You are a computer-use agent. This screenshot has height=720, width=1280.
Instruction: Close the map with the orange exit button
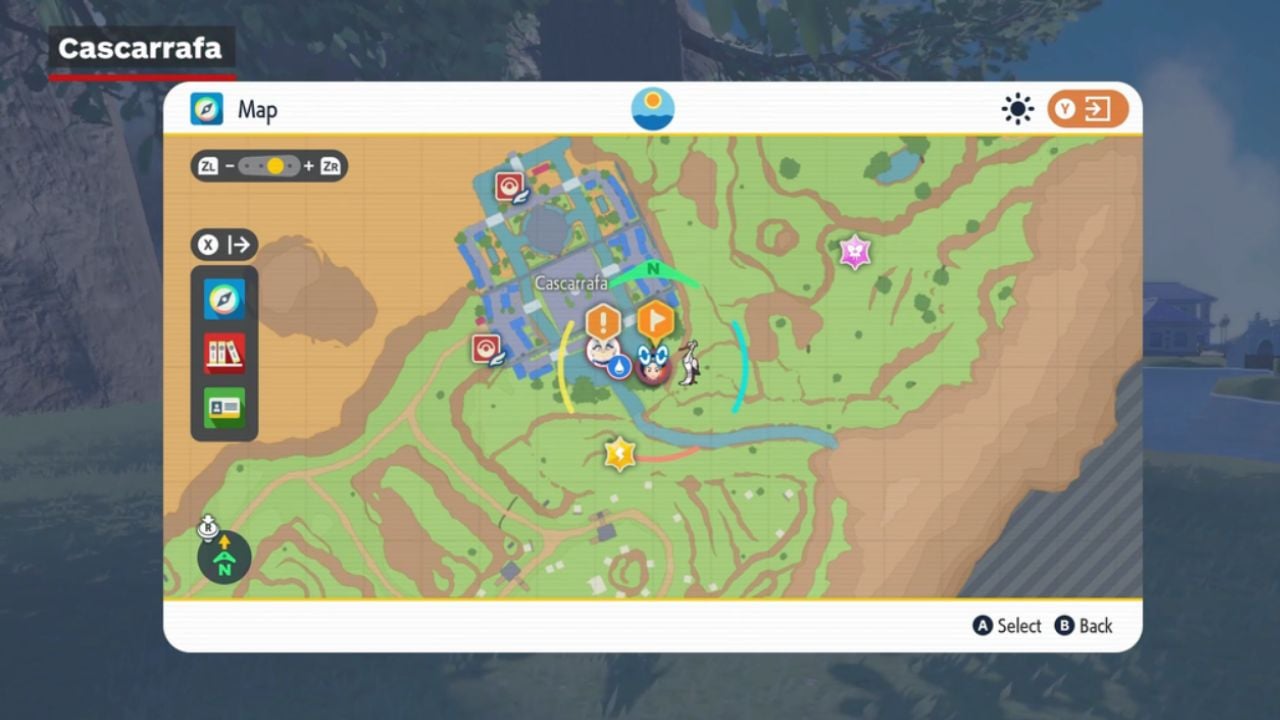pos(1087,109)
